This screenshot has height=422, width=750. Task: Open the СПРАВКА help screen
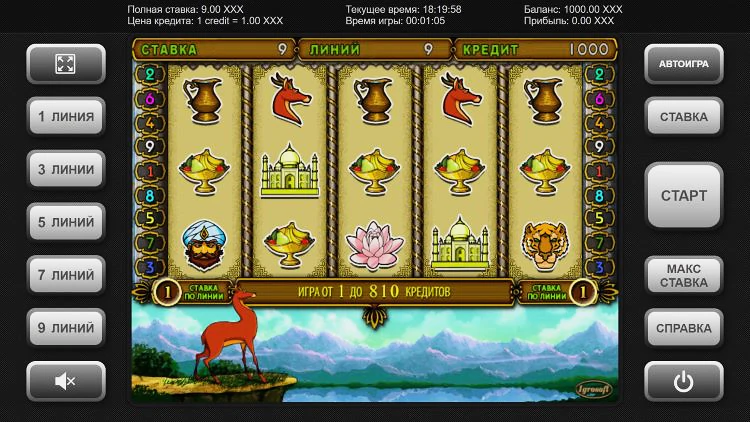pyautogui.click(x=683, y=327)
